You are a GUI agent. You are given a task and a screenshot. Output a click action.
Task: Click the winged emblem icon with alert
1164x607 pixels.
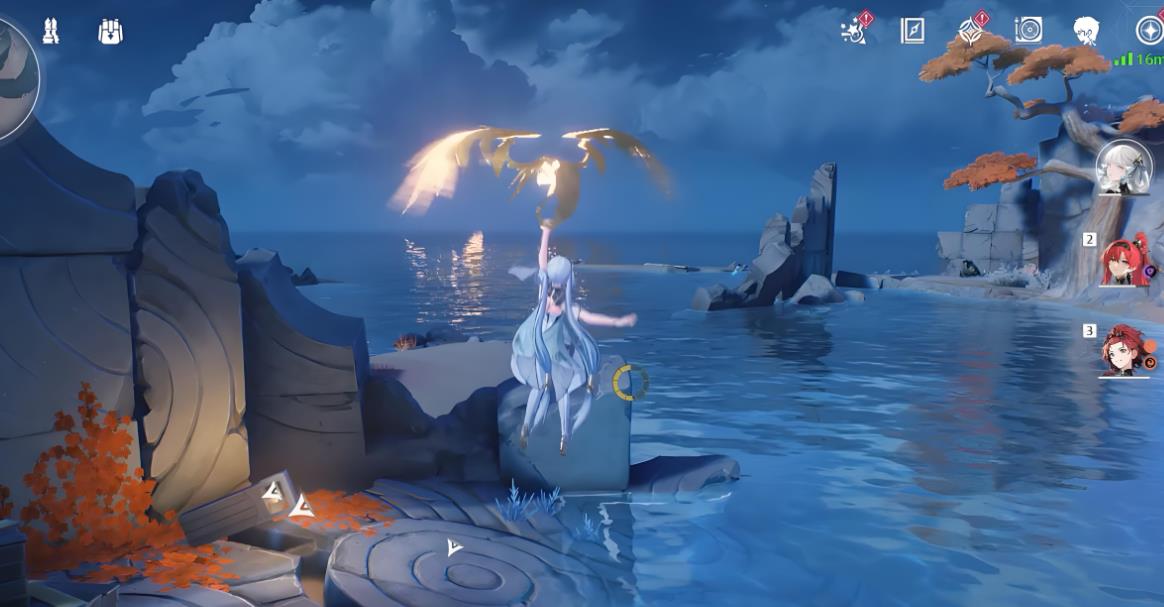(970, 31)
